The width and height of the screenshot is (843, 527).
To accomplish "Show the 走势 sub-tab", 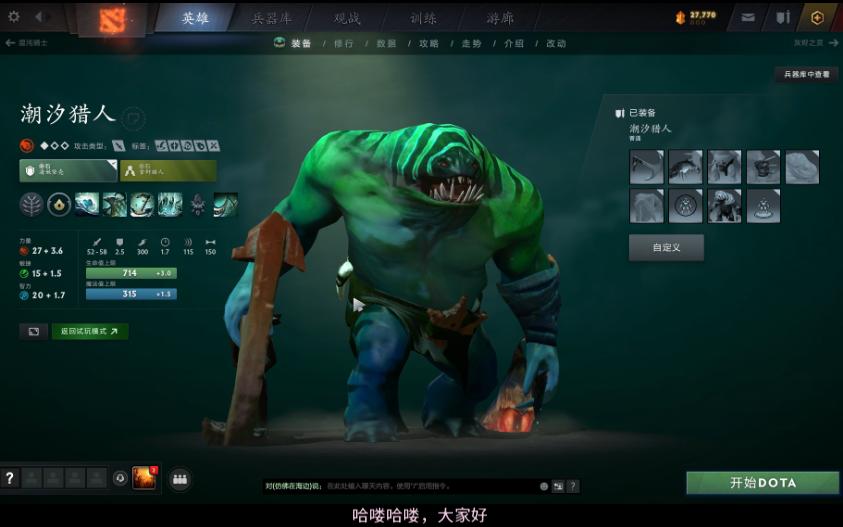I will [x=471, y=44].
